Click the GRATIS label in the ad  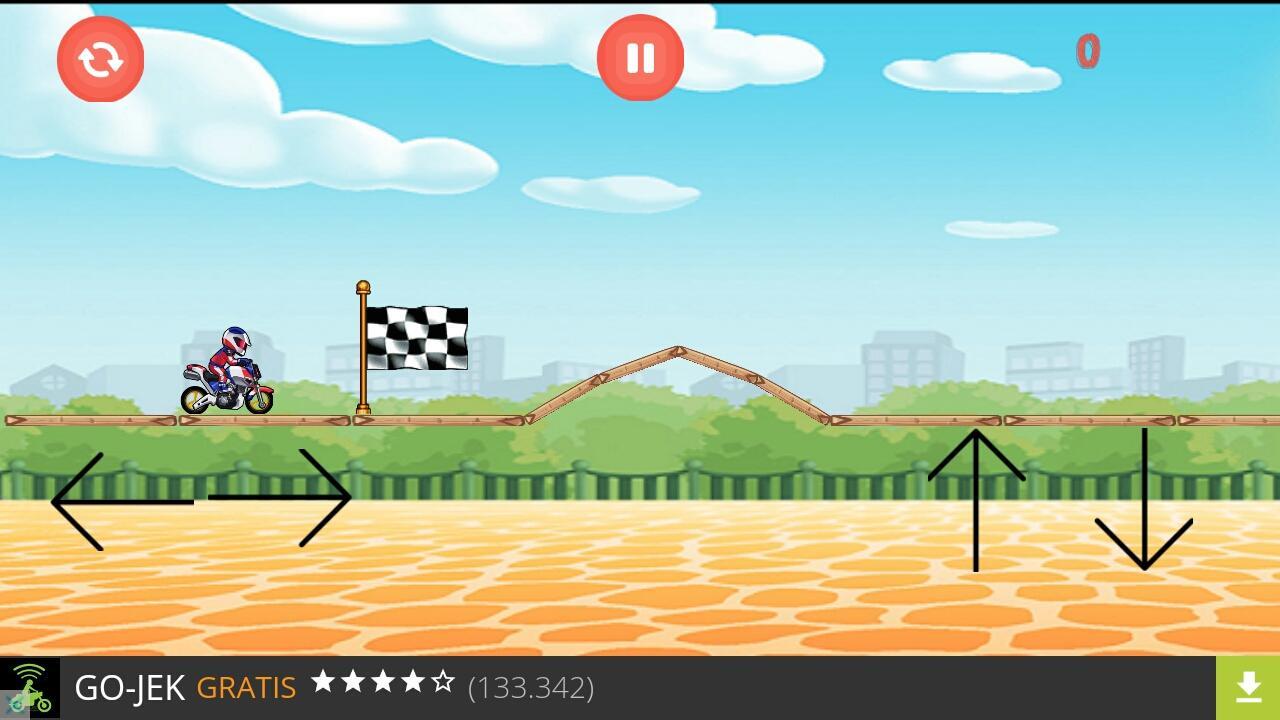pyautogui.click(x=245, y=687)
